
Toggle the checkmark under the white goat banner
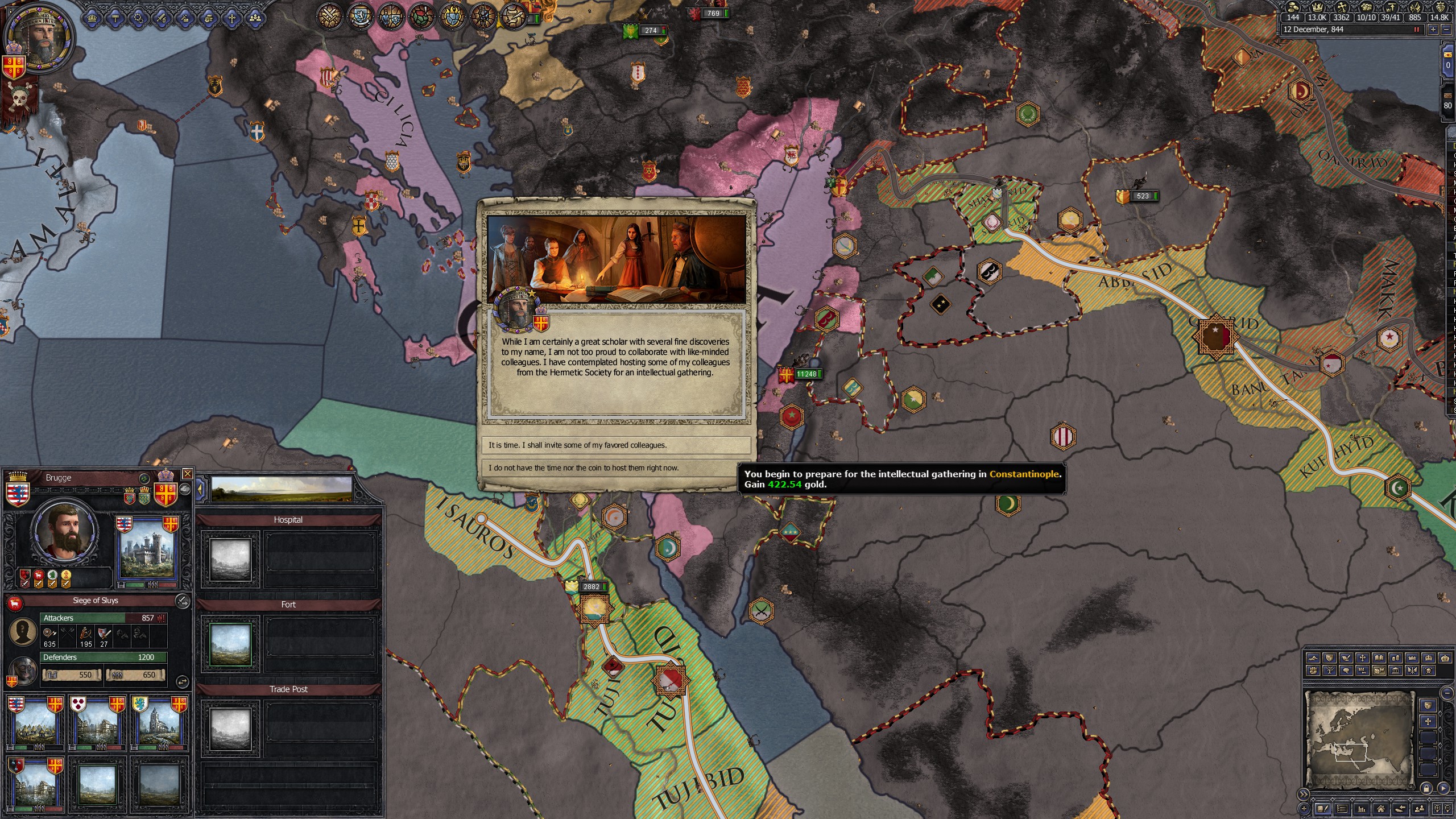tap(39, 584)
